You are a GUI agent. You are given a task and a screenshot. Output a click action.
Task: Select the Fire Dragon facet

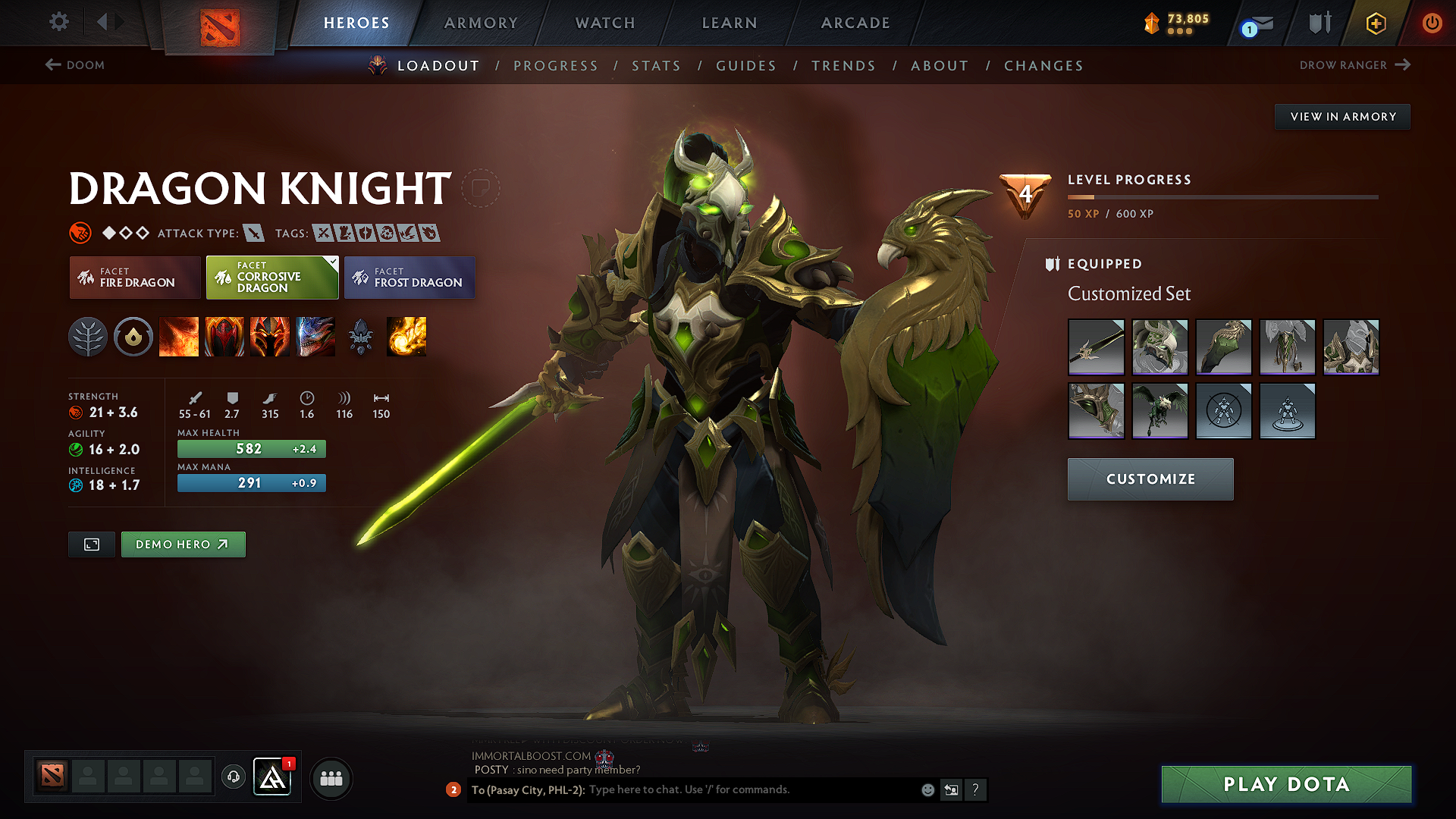click(x=134, y=278)
